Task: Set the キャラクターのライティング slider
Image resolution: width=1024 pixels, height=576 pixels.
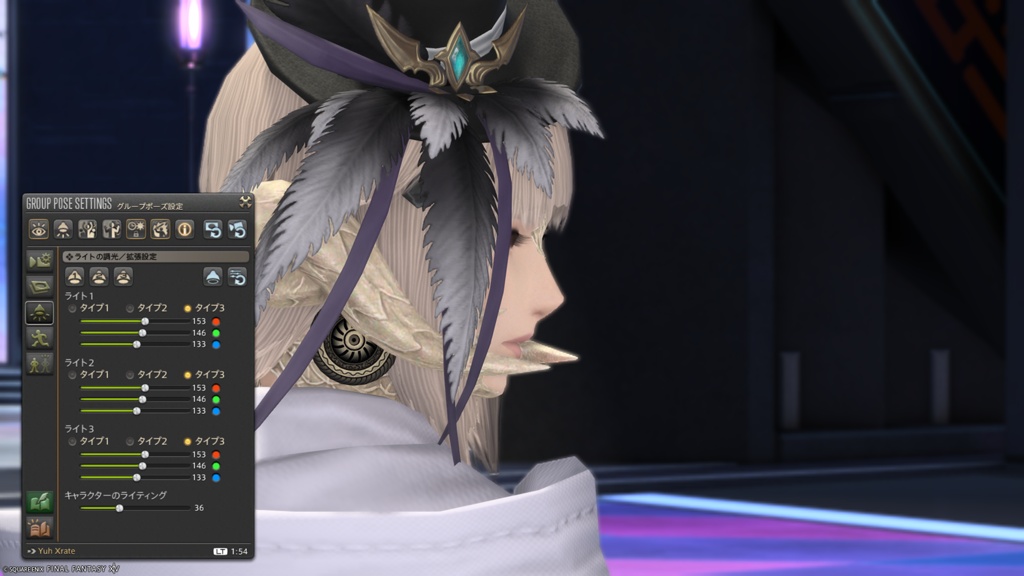Action: pyautogui.click(x=119, y=508)
